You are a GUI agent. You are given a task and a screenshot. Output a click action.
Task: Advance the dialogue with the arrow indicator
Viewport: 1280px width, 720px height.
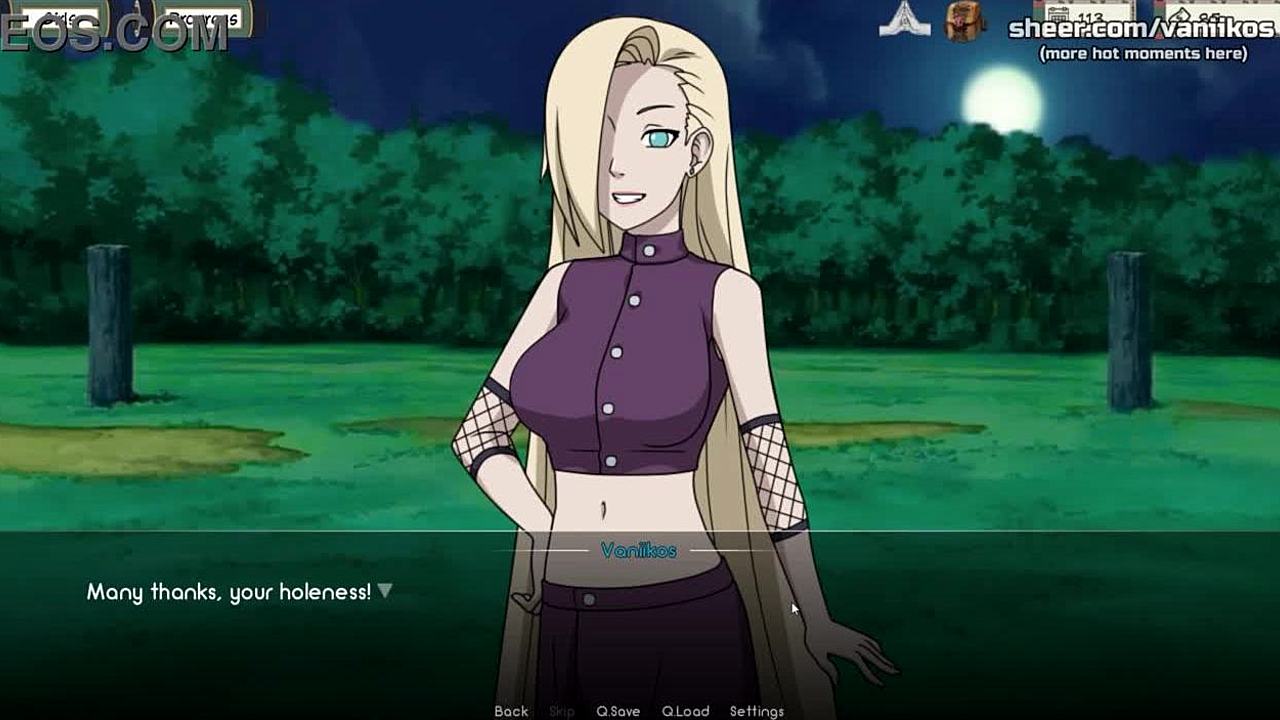click(x=384, y=591)
